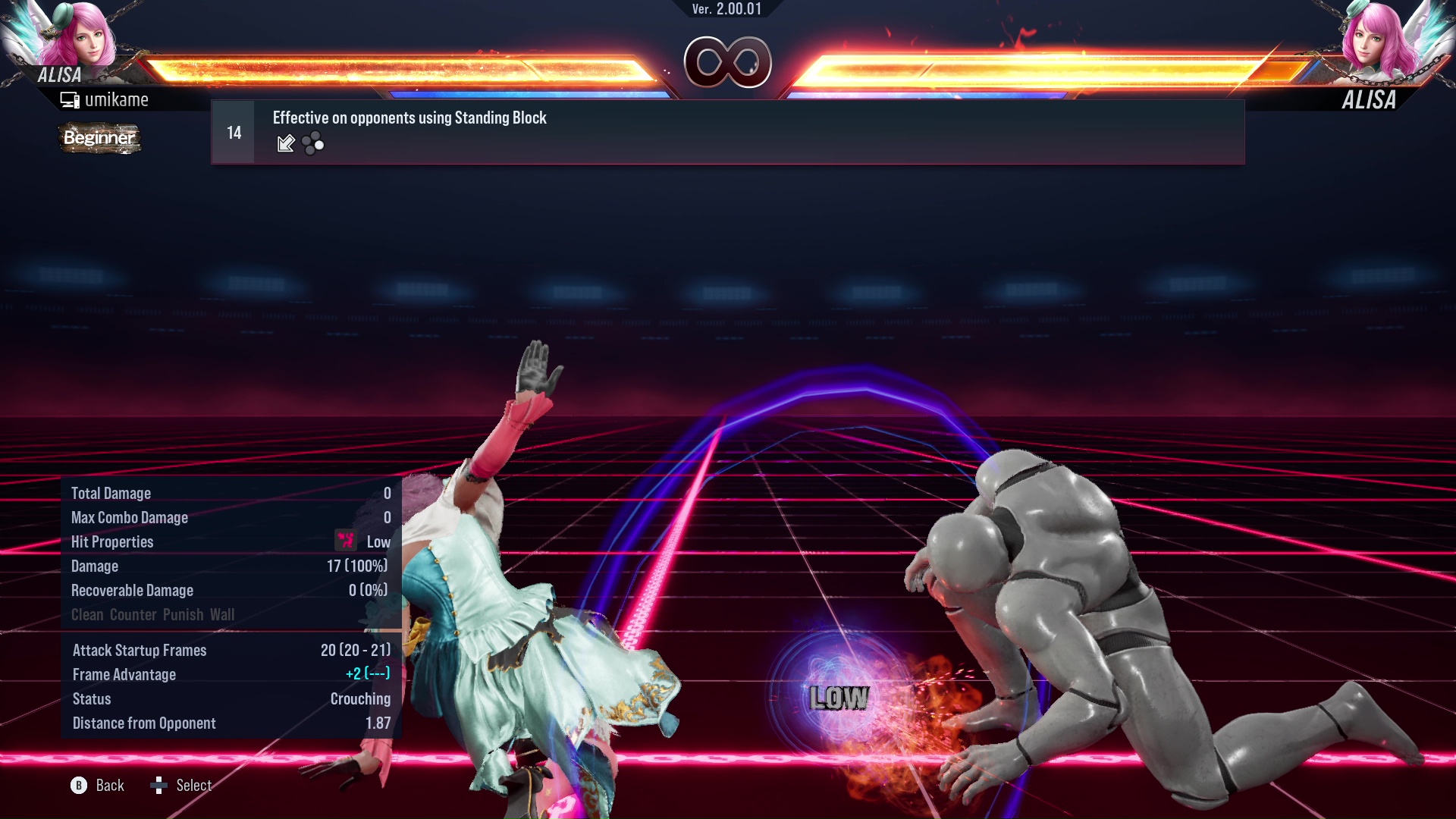Click the down-back arrow input icon
The width and height of the screenshot is (1456, 819).
click(285, 143)
